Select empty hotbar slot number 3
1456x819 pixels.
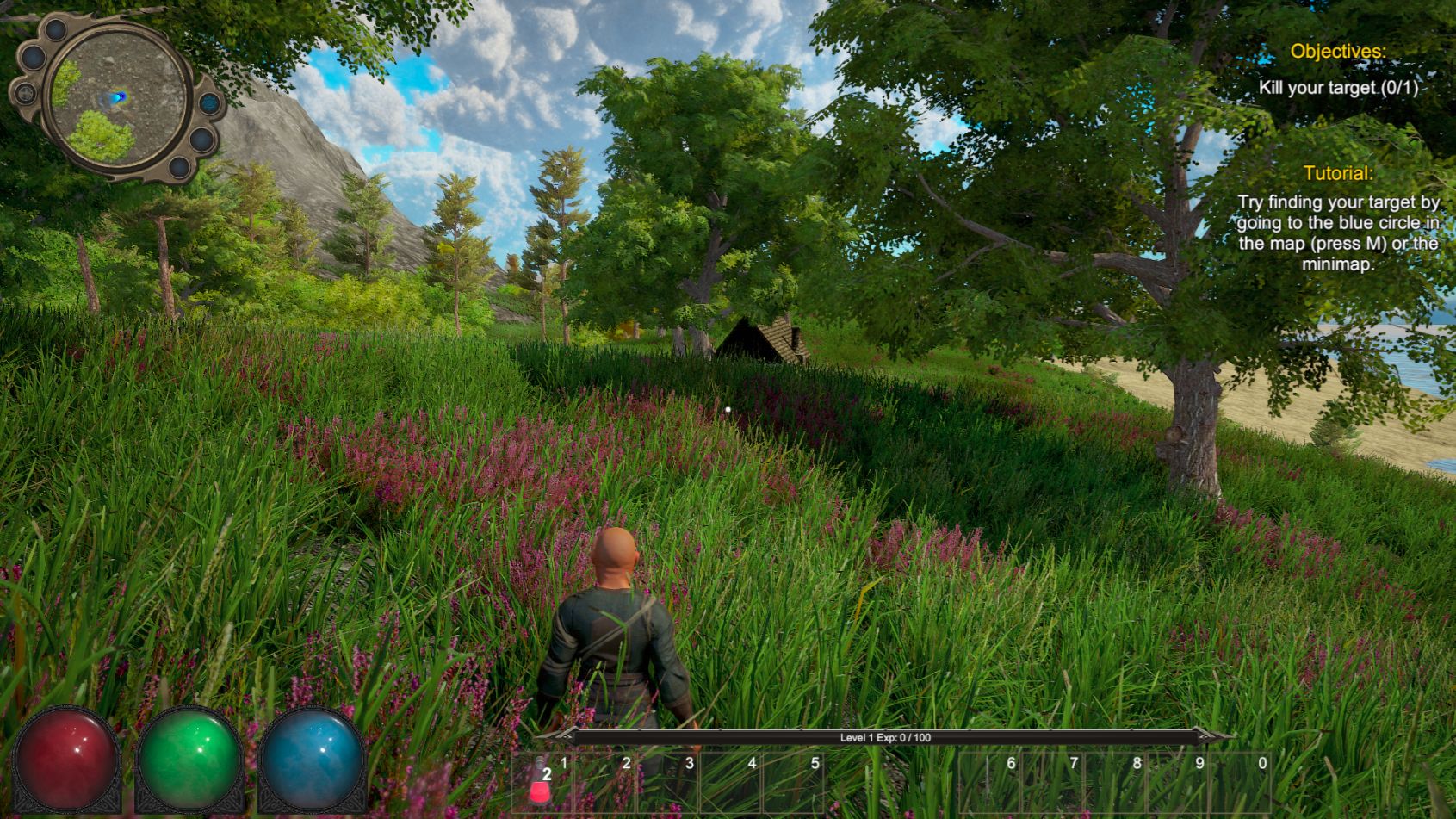669,783
